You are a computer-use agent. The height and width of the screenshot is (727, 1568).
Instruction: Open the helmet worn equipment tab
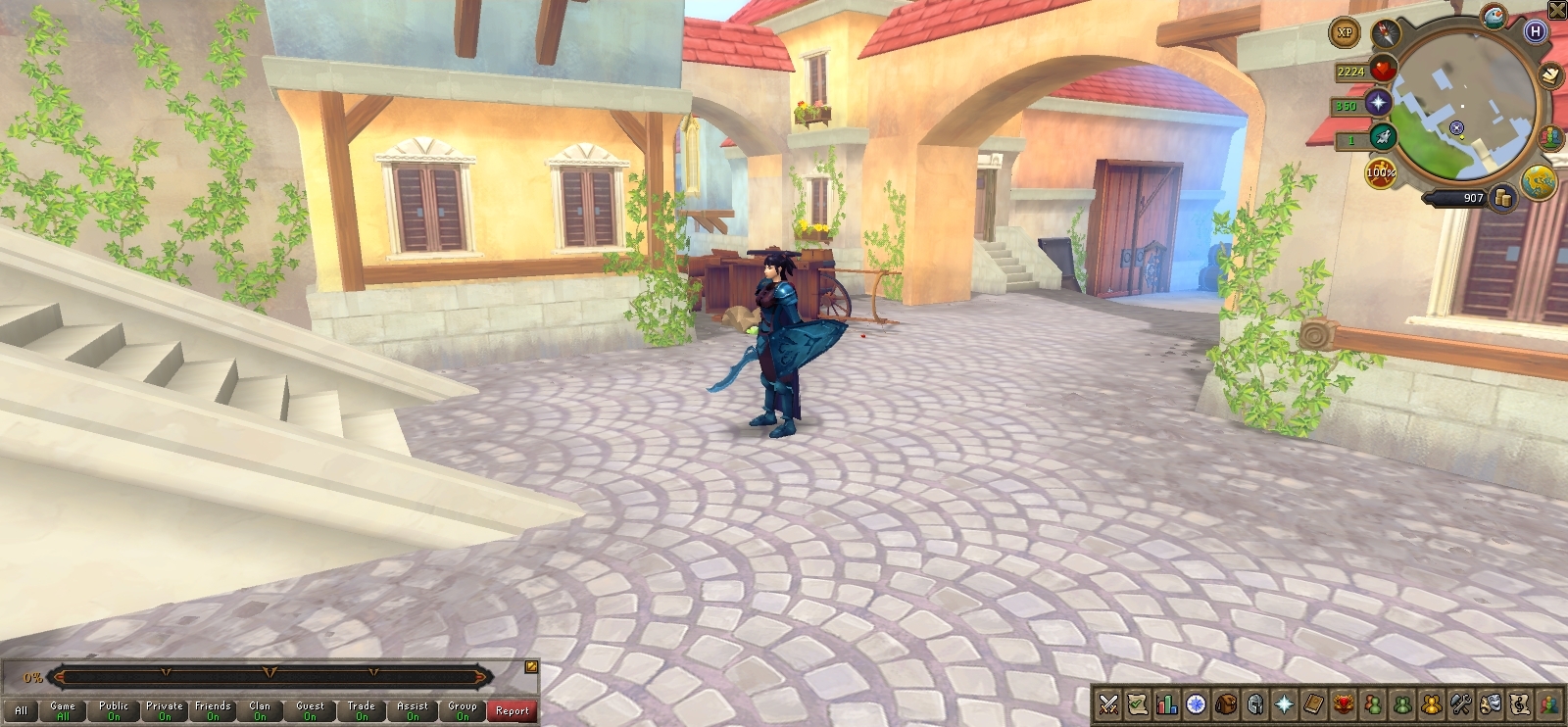point(1254,703)
